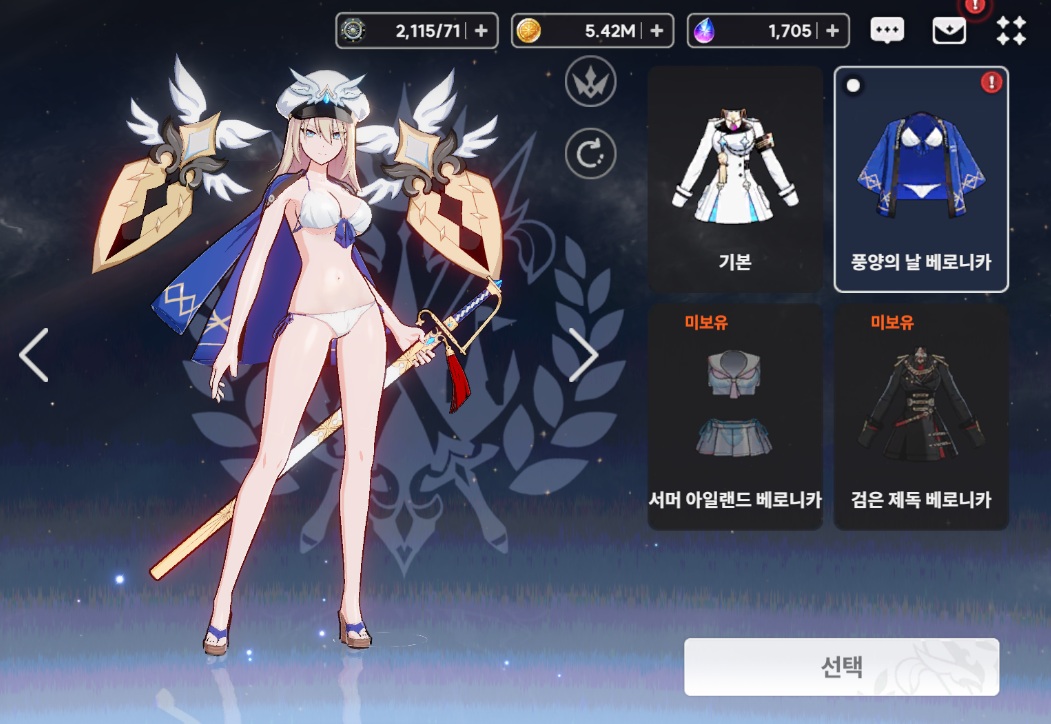
Task: Open the four-diamond main menu icon
Action: (1011, 31)
